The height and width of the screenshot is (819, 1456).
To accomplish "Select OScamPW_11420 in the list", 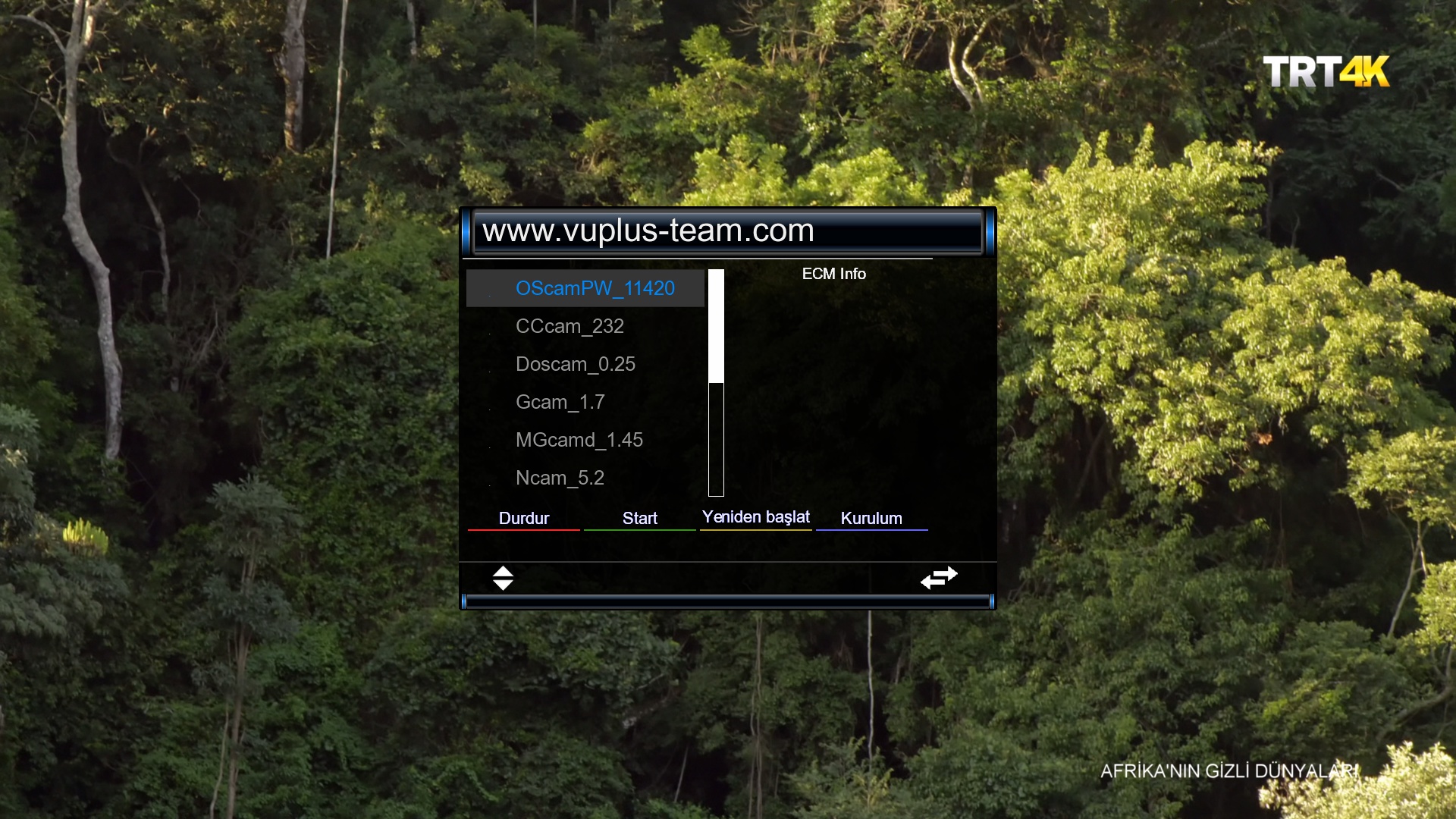I will pyautogui.click(x=595, y=288).
